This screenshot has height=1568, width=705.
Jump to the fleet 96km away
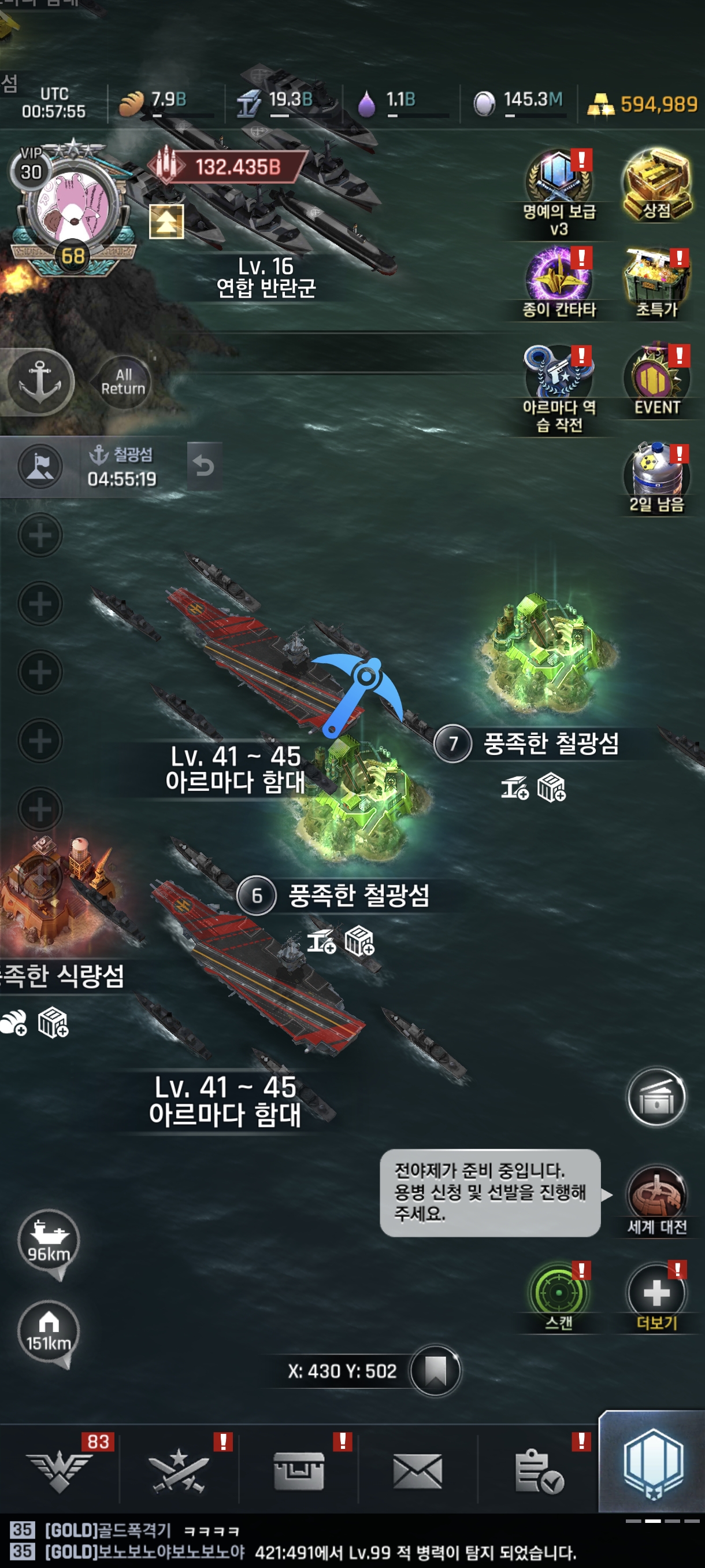49,1240
